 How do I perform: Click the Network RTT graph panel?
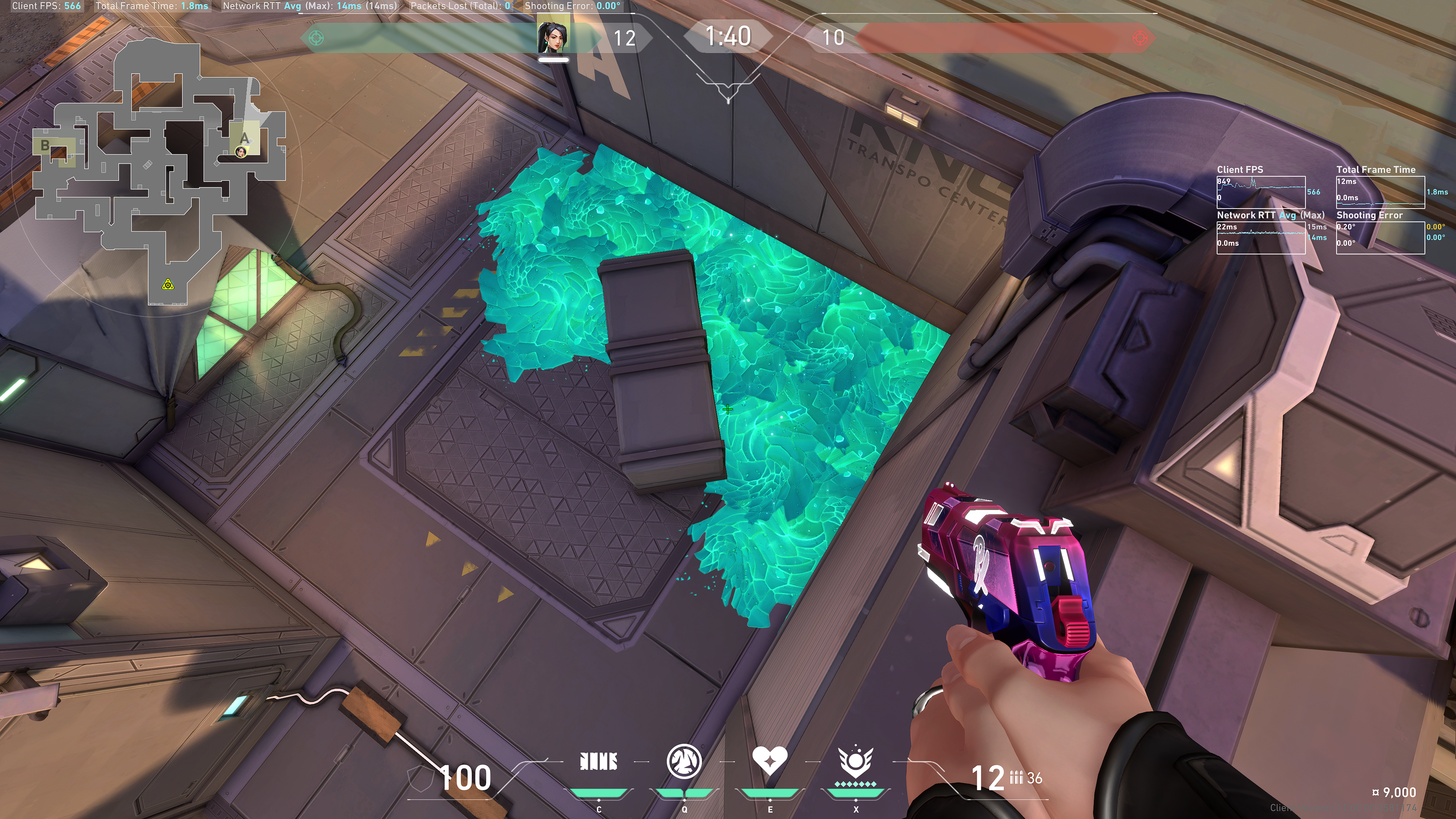pyautogui.click(x=1260, y=237)
